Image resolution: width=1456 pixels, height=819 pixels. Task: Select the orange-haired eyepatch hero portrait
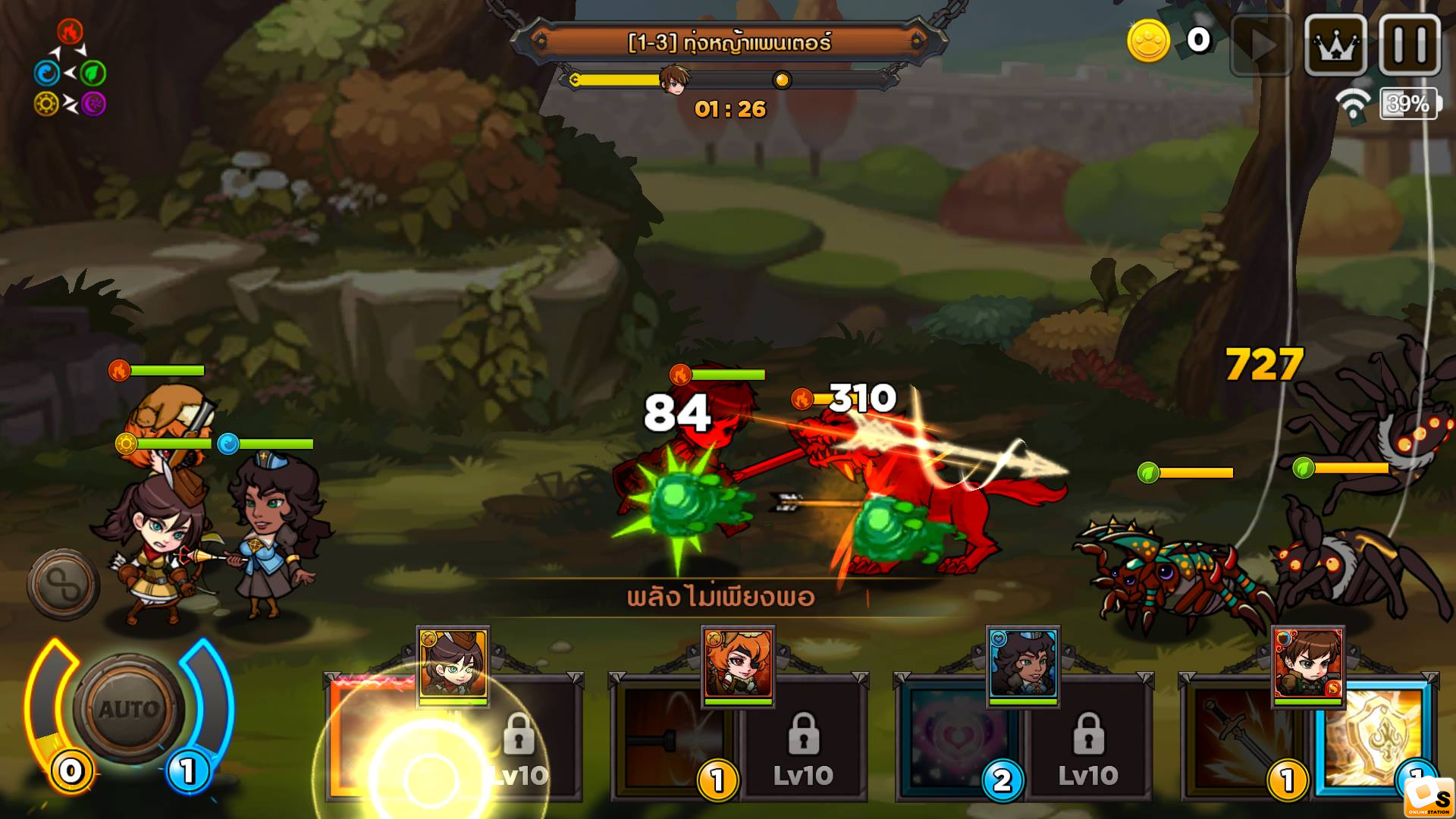tap(738, 665)
